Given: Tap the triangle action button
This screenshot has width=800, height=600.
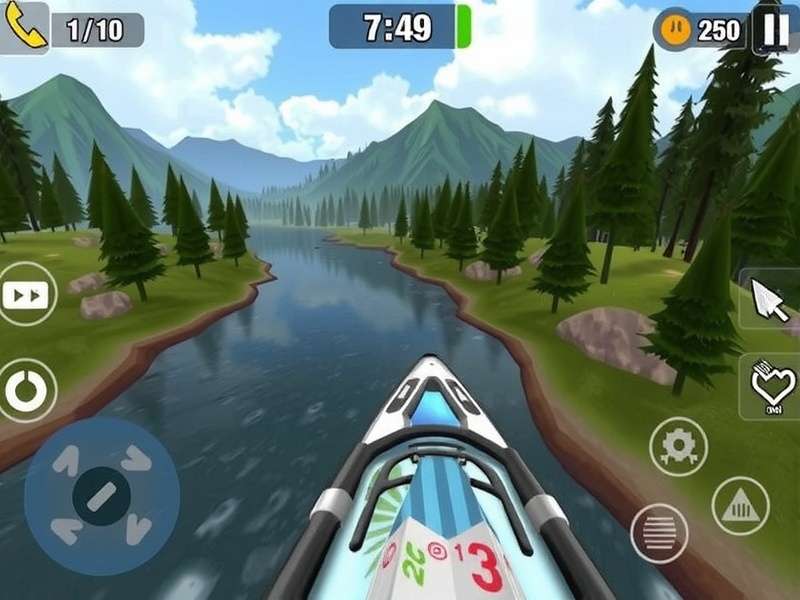Looking at the screenshot, I should 740,506.
